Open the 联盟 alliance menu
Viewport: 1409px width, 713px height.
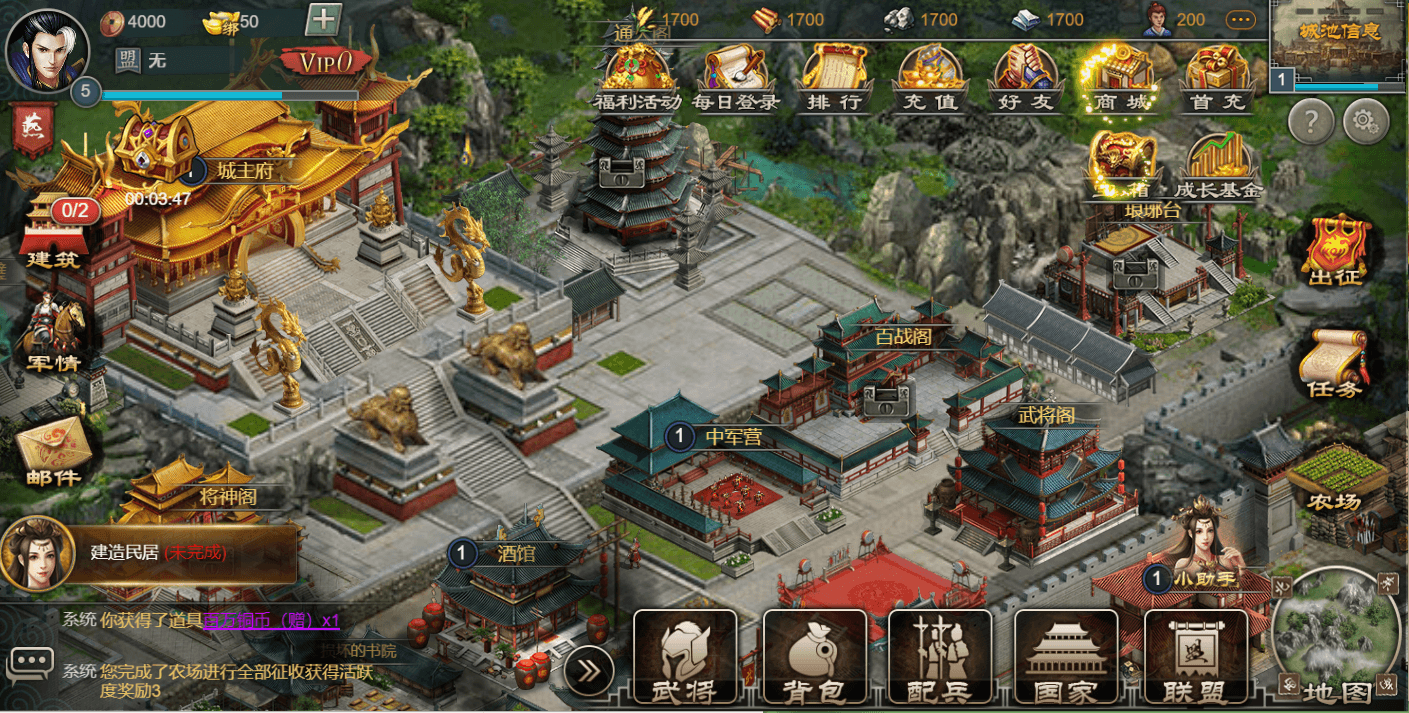click(1195, 656)
